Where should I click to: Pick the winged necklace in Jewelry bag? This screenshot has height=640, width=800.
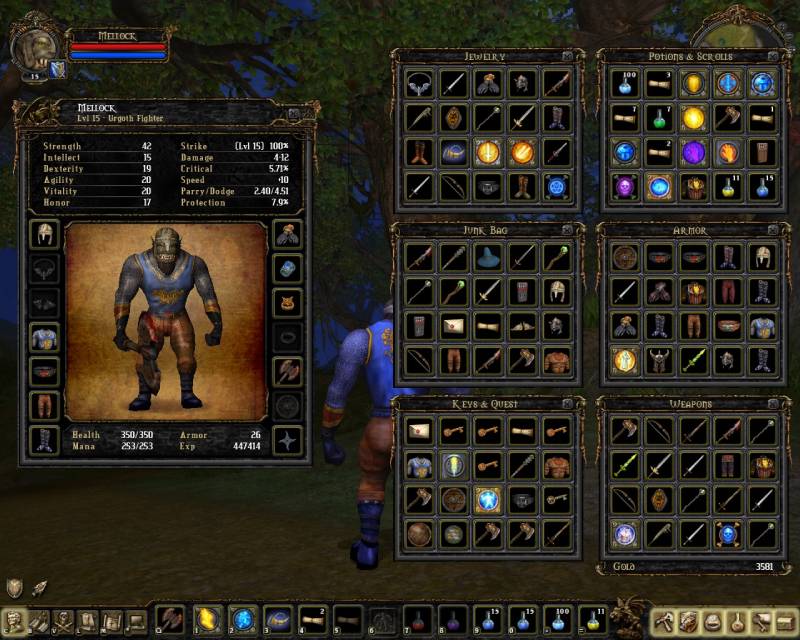(x=419, y=84)
